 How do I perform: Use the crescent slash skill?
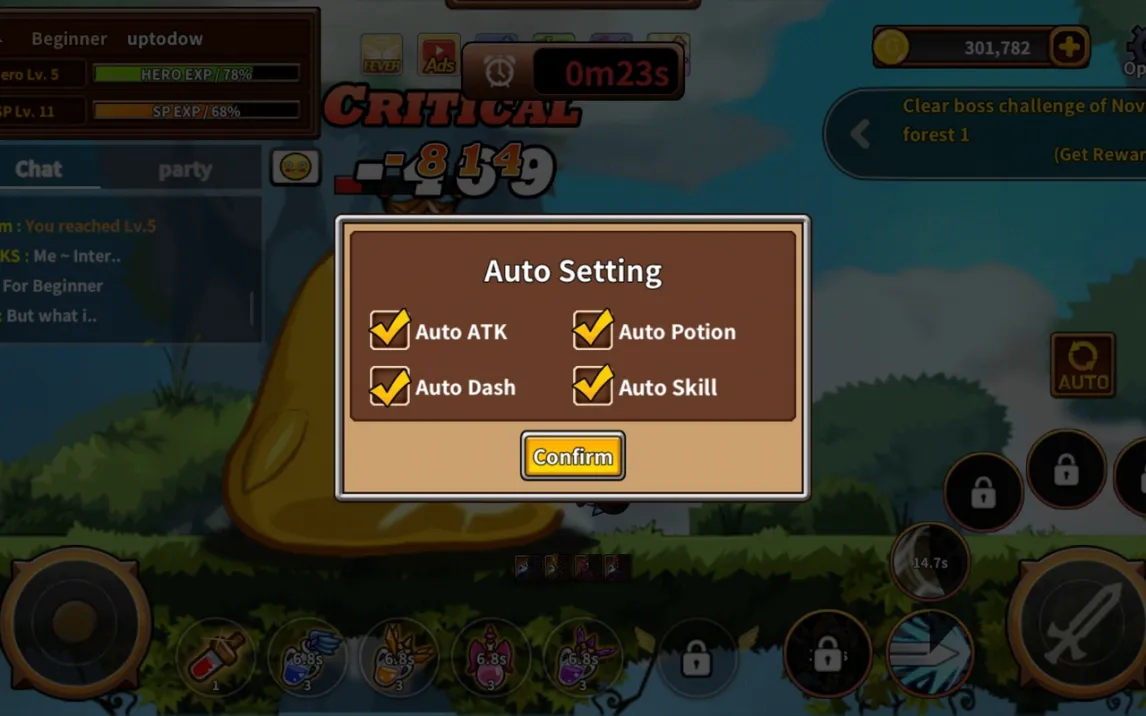(x=929, y=562)
